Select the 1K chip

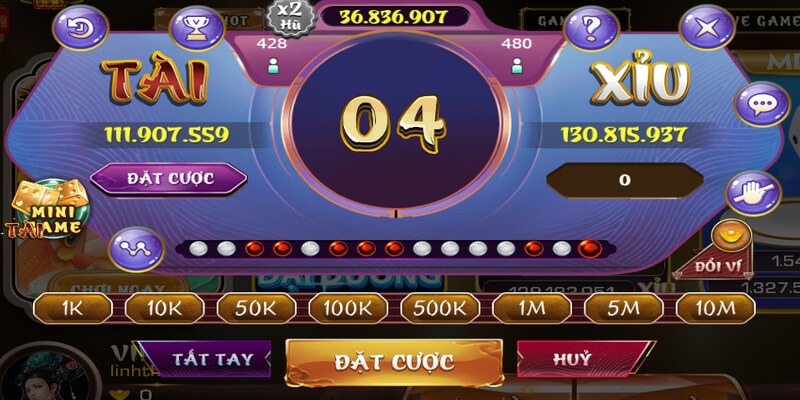coord(74,308)
